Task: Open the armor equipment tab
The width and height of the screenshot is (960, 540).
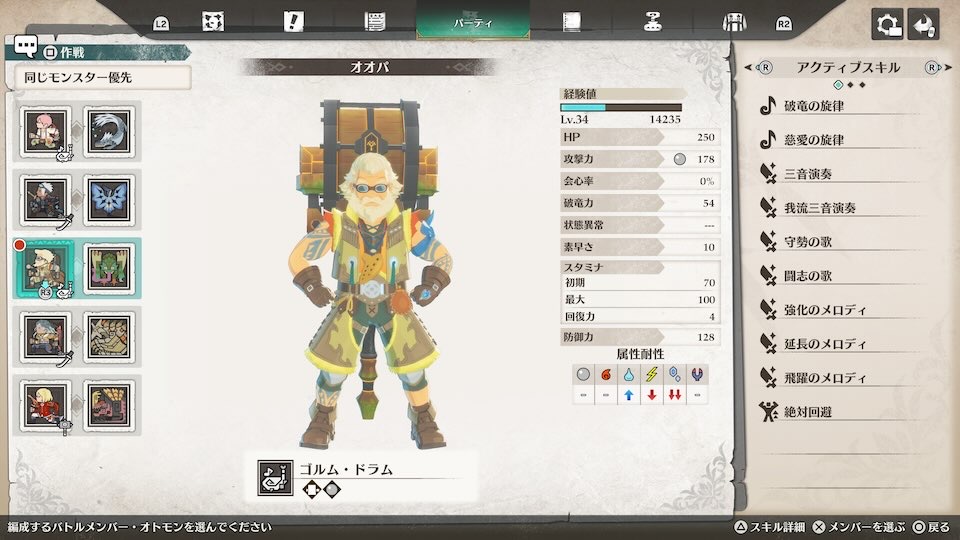Action: click(734, 22)
